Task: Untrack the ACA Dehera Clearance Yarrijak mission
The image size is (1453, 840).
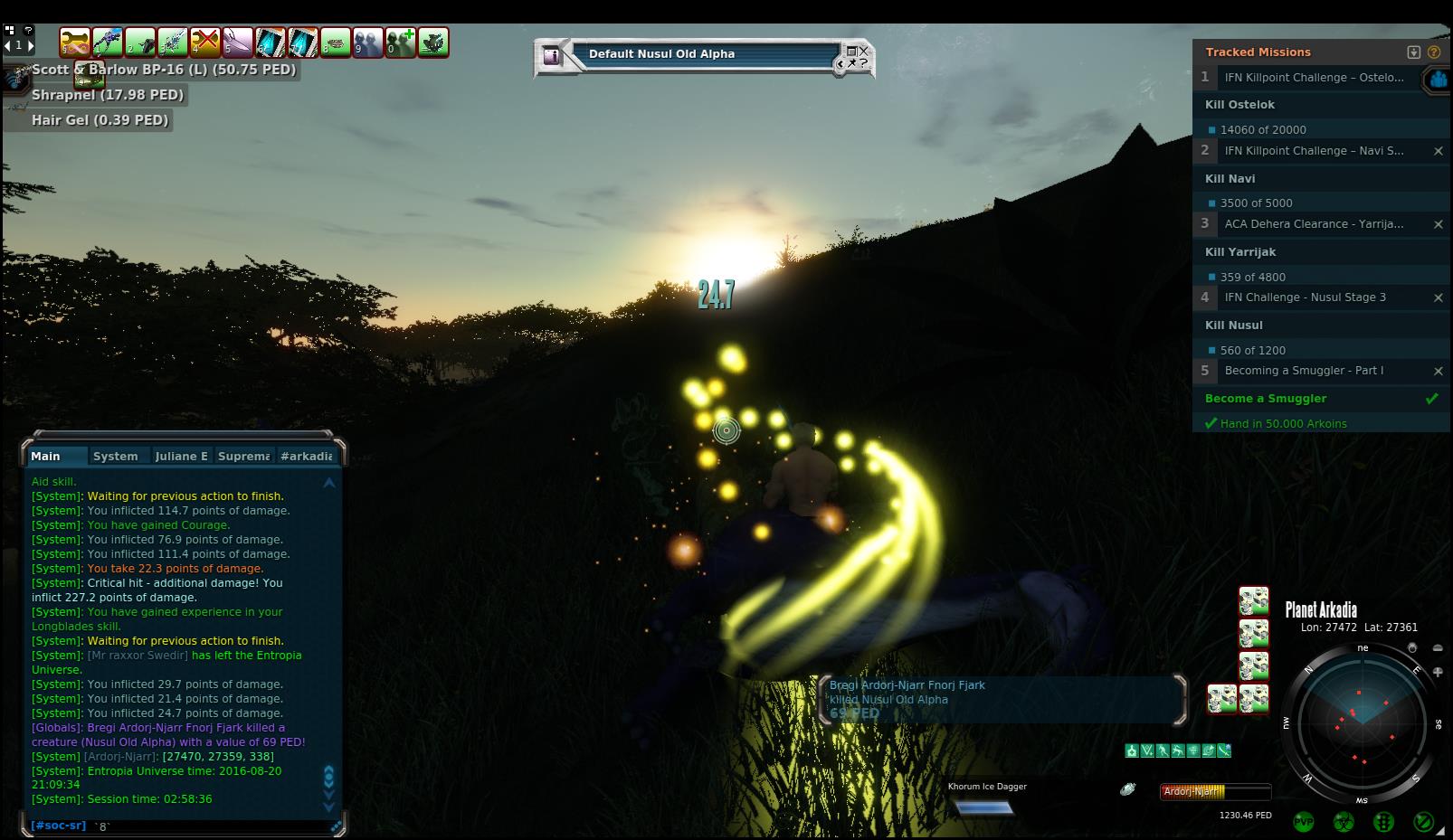Action: 1438,224
